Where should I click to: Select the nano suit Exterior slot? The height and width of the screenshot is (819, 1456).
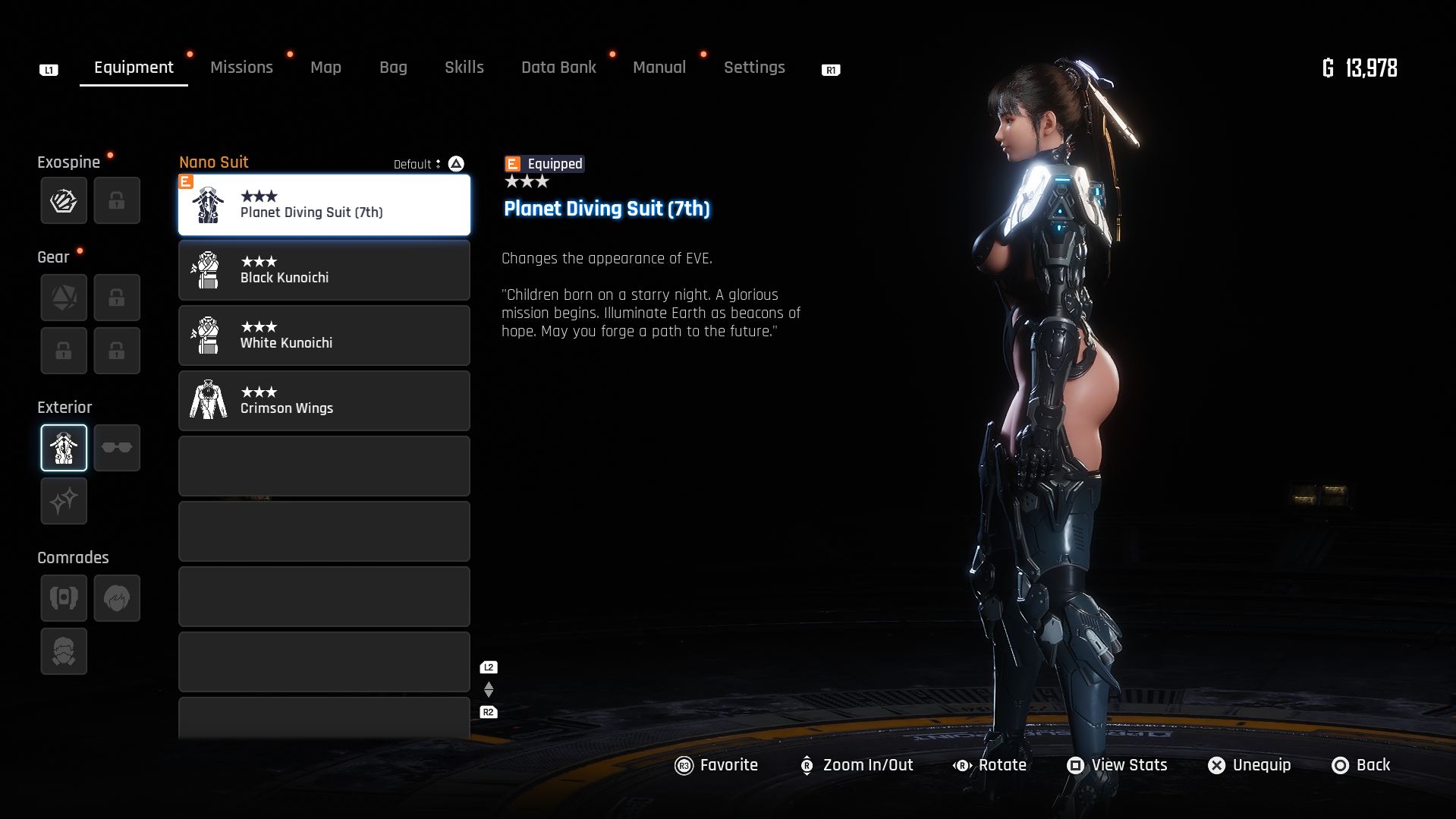(64, 448)
